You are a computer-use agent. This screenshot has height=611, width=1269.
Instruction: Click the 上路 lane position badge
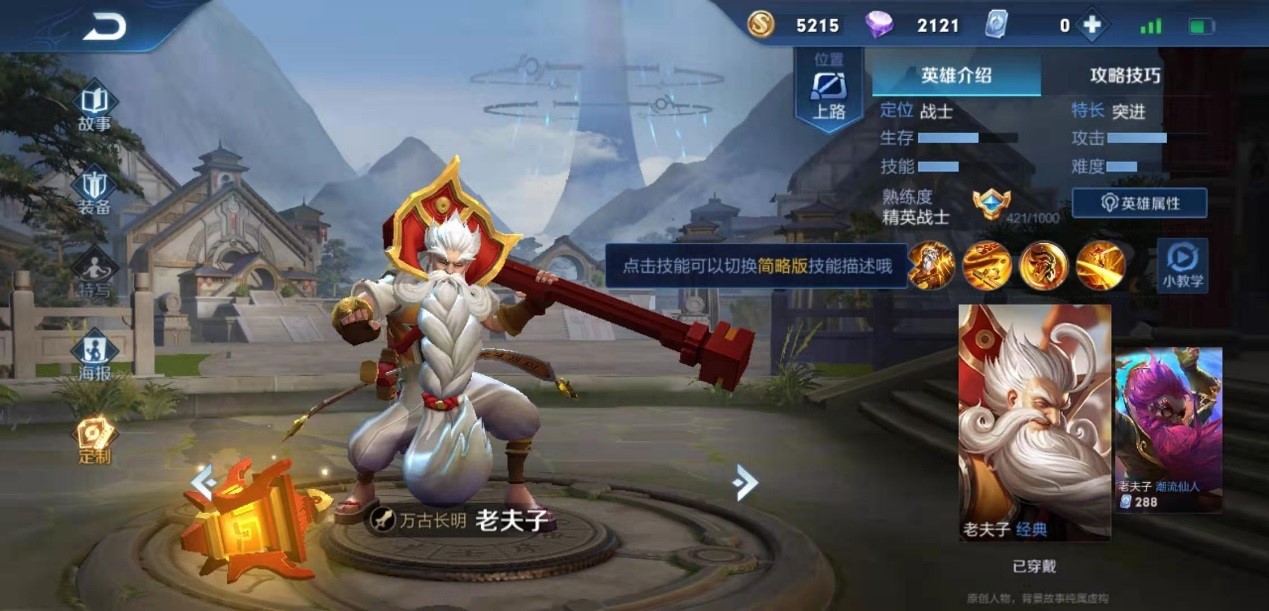tap(829, 91)
